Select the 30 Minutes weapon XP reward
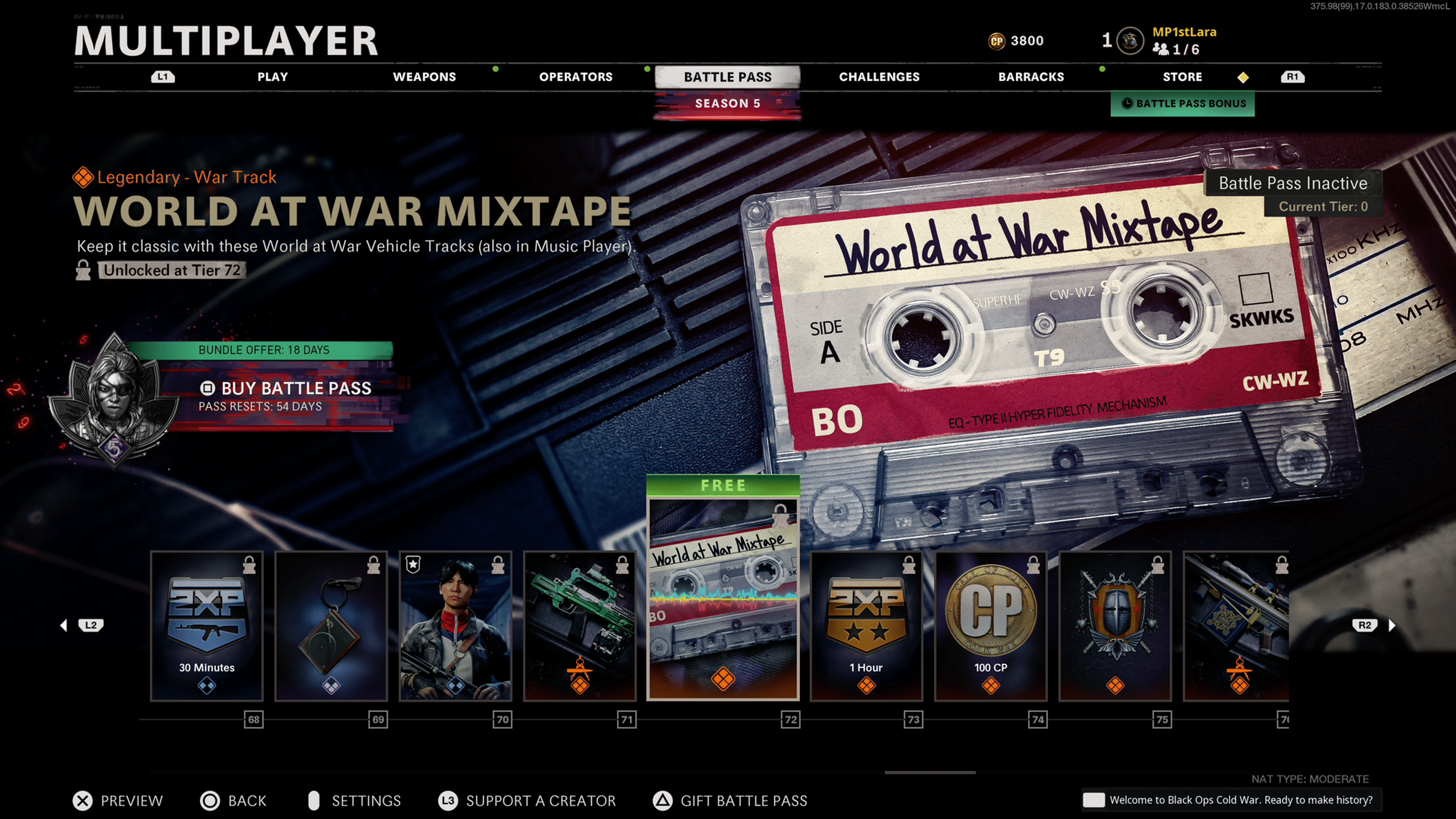This screenshot has width=1456, height=819. pyautogui.click(x=207, y=626)
